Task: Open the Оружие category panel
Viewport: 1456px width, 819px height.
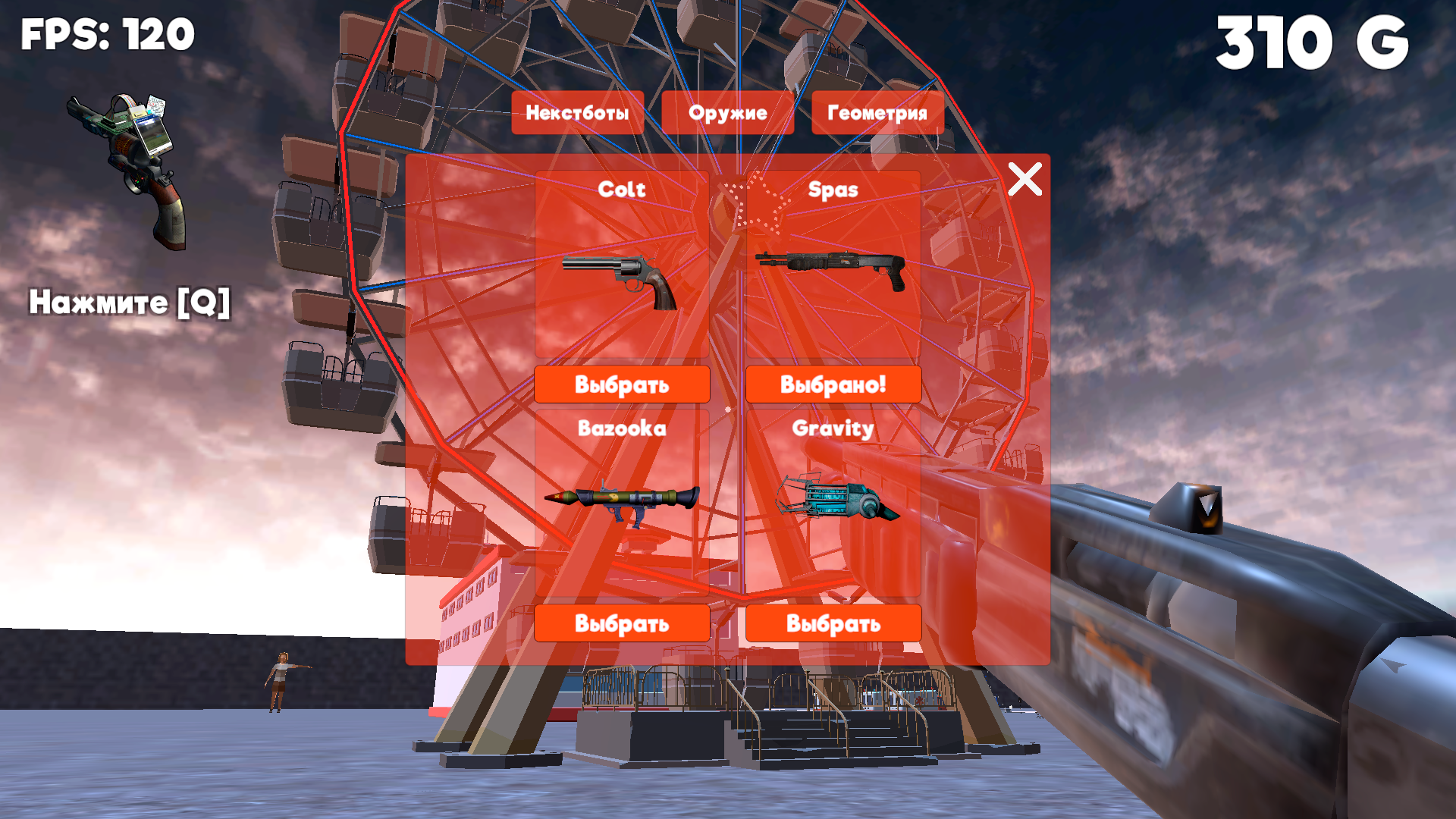Action: pos(728,113)
